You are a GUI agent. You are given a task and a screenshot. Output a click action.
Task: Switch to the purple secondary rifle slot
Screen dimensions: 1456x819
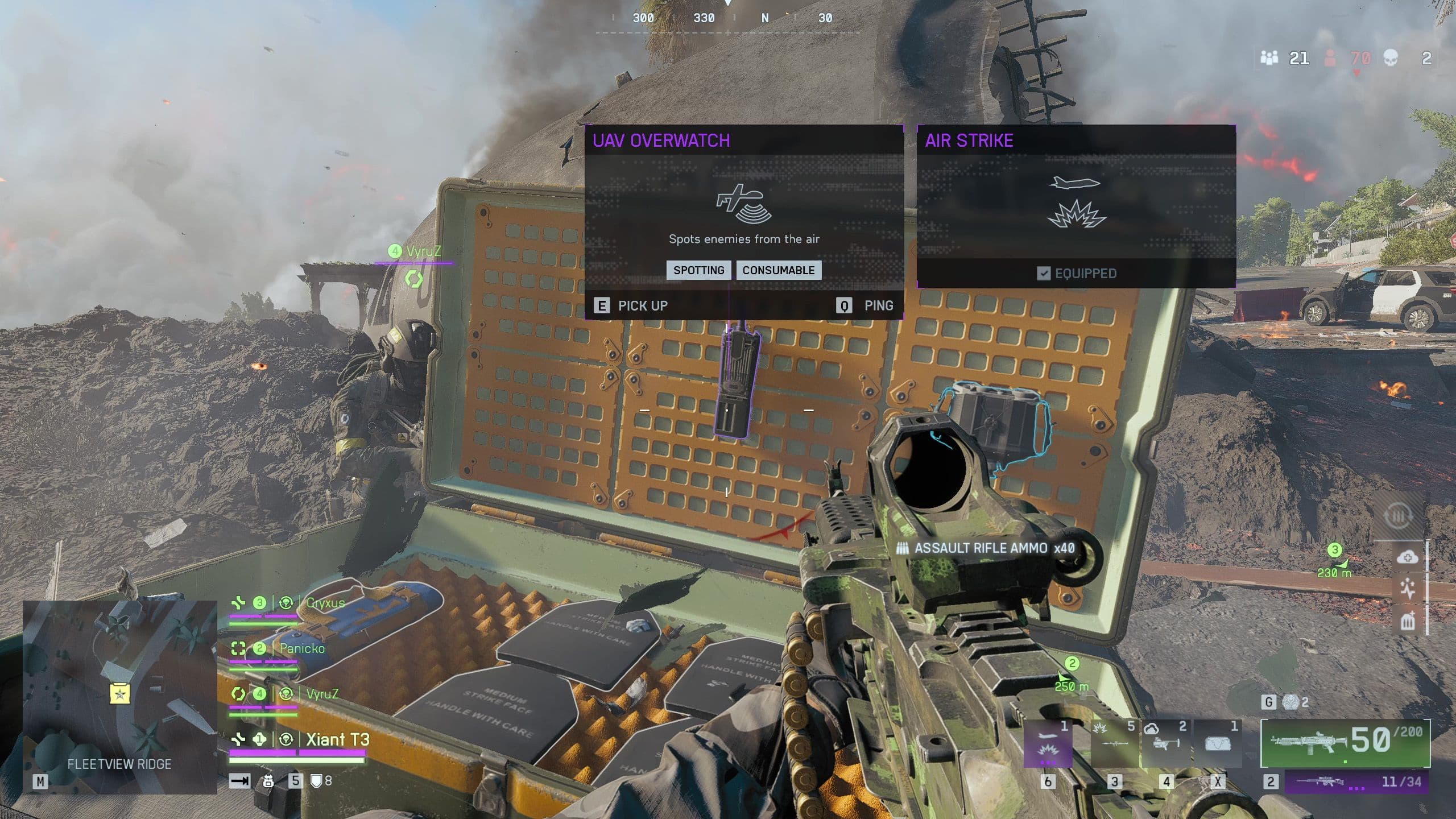click(1357, 782)
